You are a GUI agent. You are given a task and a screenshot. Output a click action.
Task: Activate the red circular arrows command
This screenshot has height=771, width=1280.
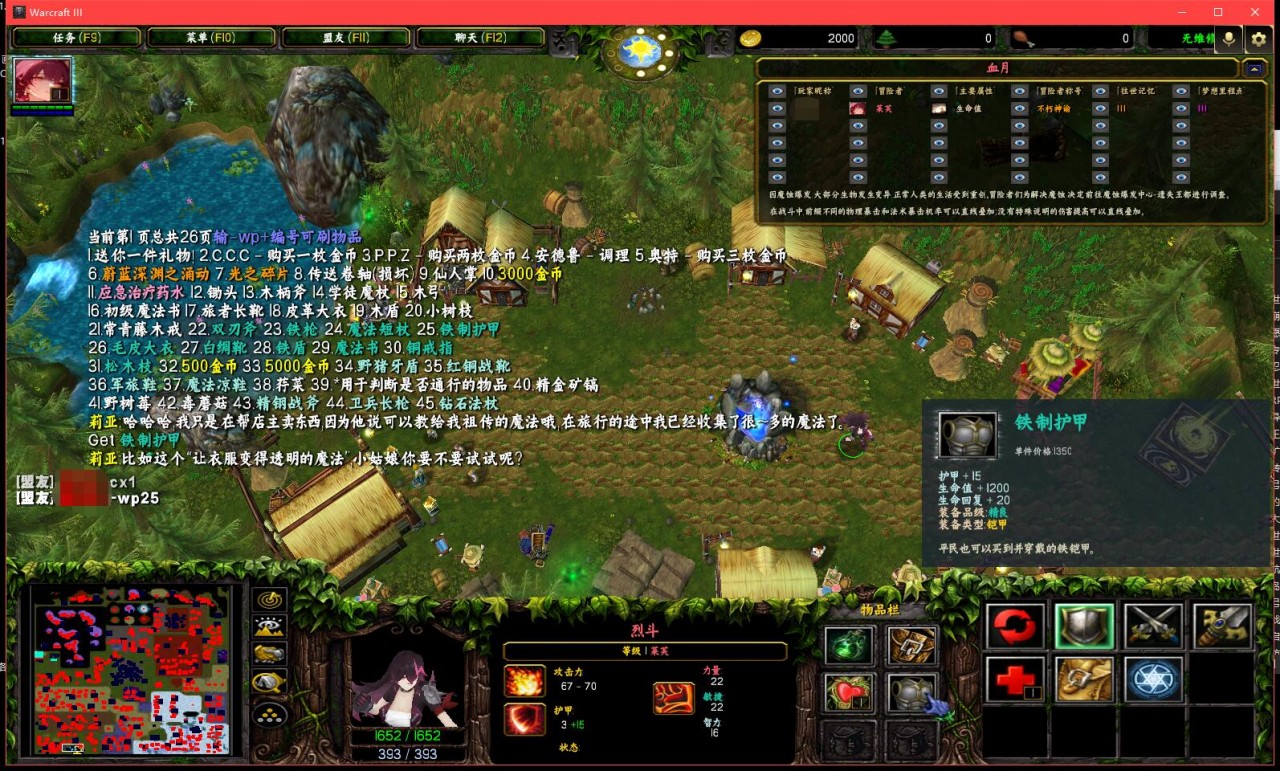click(x=1016, y=627)
